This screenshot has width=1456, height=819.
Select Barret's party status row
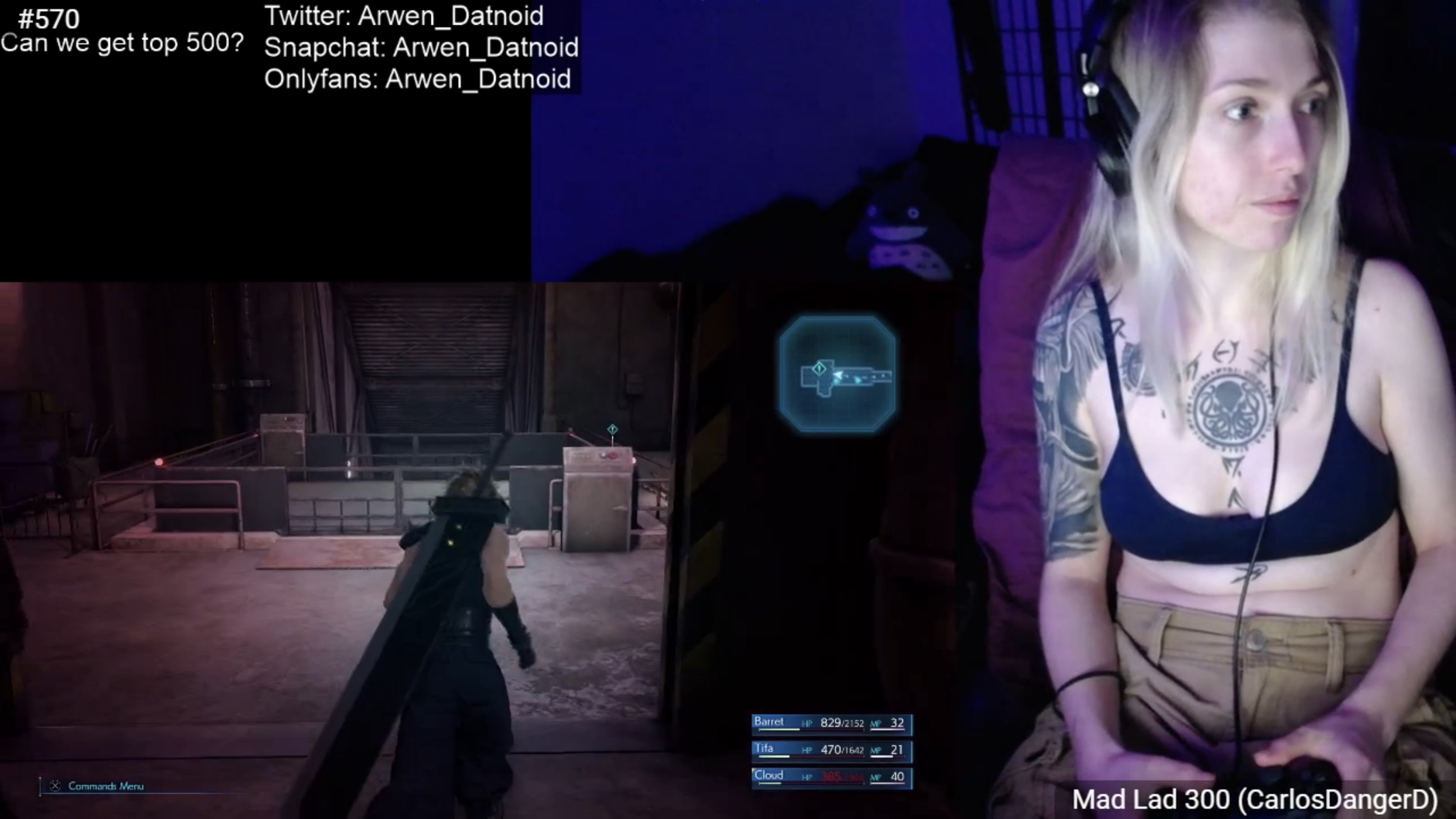coord(832,723)
